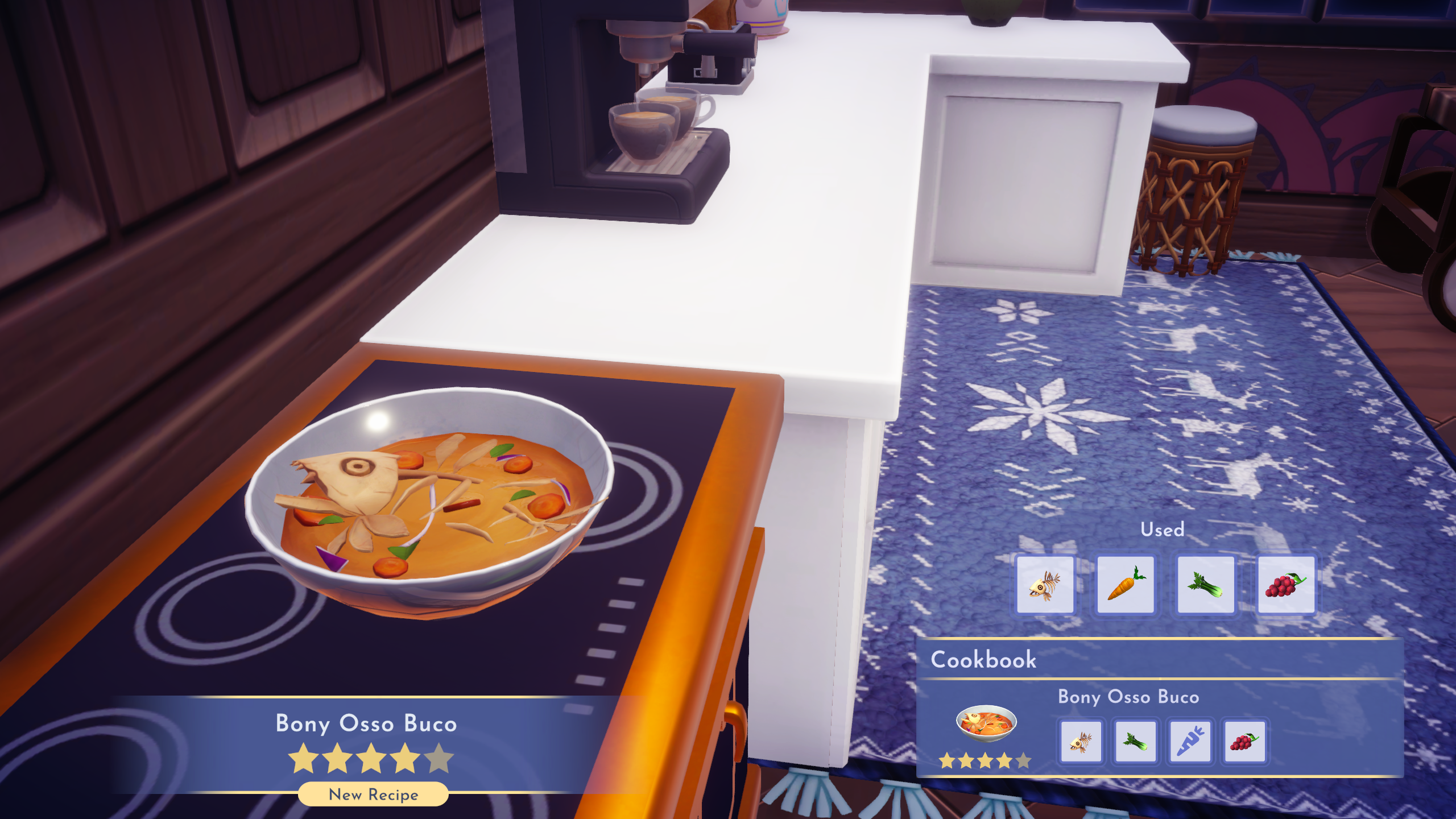Viewport: 1456px width, 819px height.
Task: Click the Bony Osso Buco title in the Cookbook
Action: [1129, 697]
